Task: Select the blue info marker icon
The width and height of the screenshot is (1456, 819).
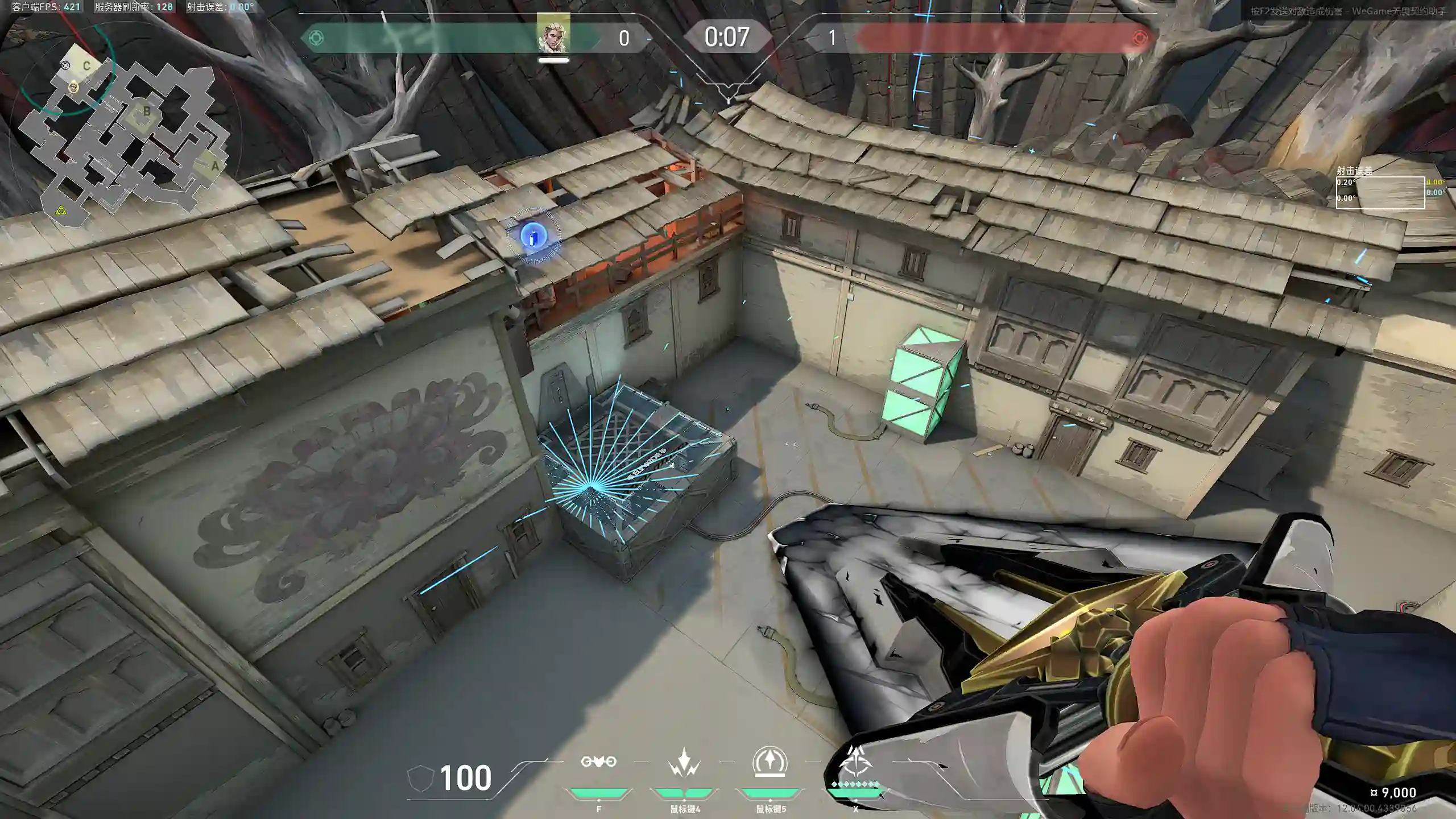Action: click(533, 236)
